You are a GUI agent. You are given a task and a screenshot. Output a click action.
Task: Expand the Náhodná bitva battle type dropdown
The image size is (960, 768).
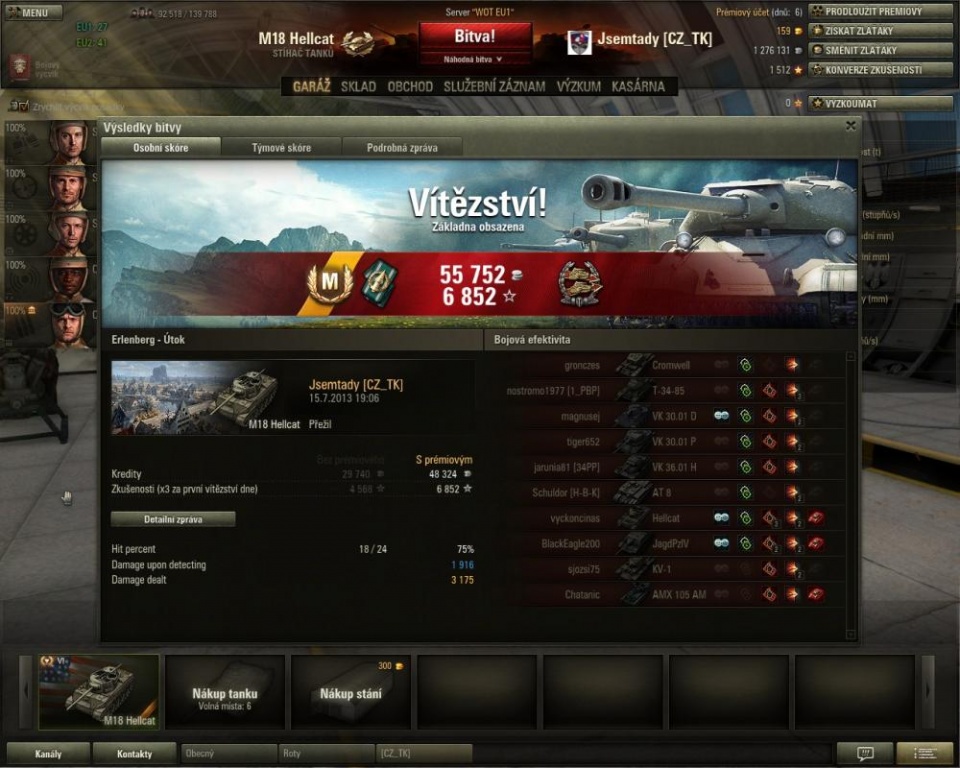click(x=475, y=59)
